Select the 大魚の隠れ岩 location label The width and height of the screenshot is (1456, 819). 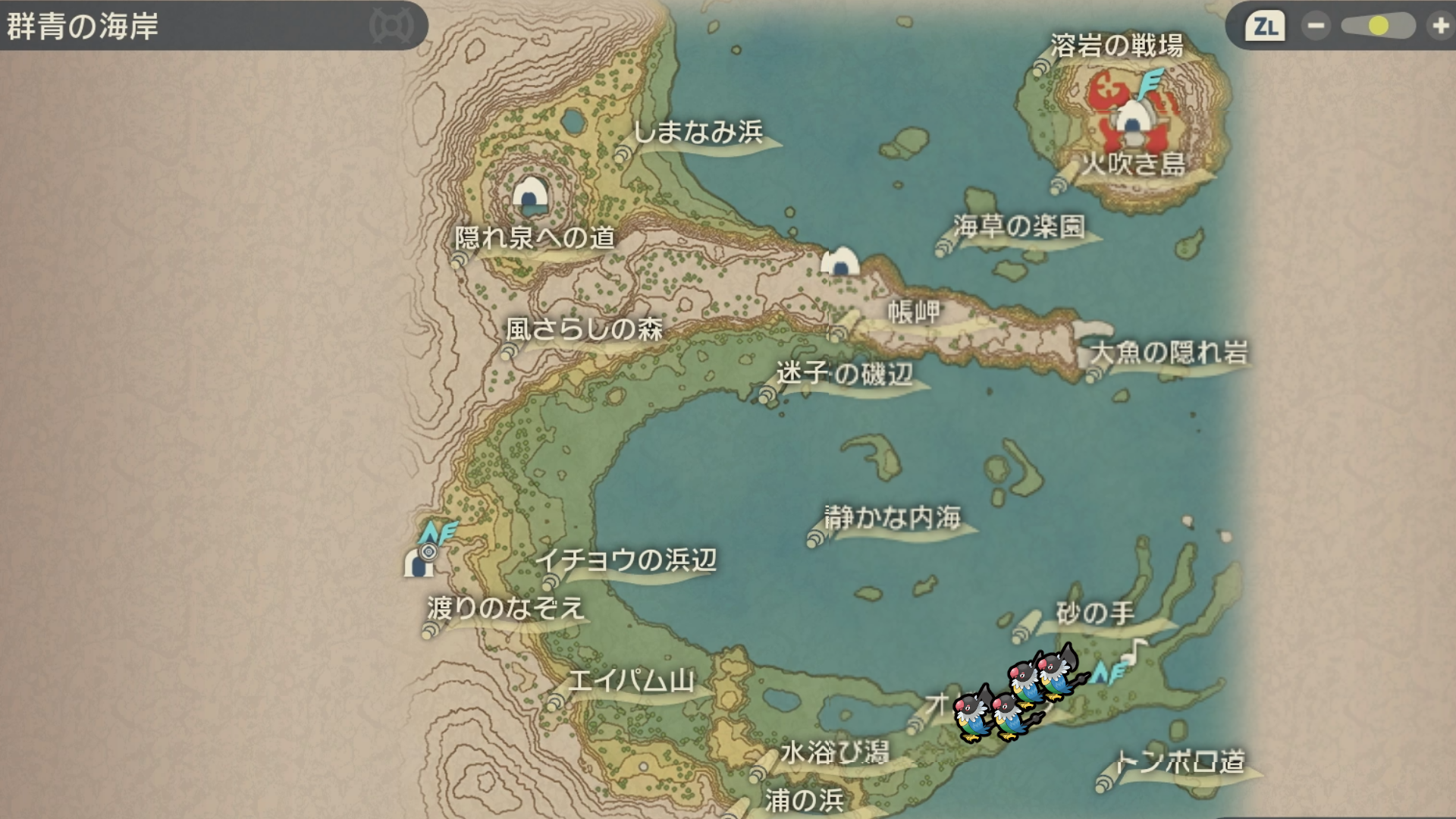point(1168,353)
